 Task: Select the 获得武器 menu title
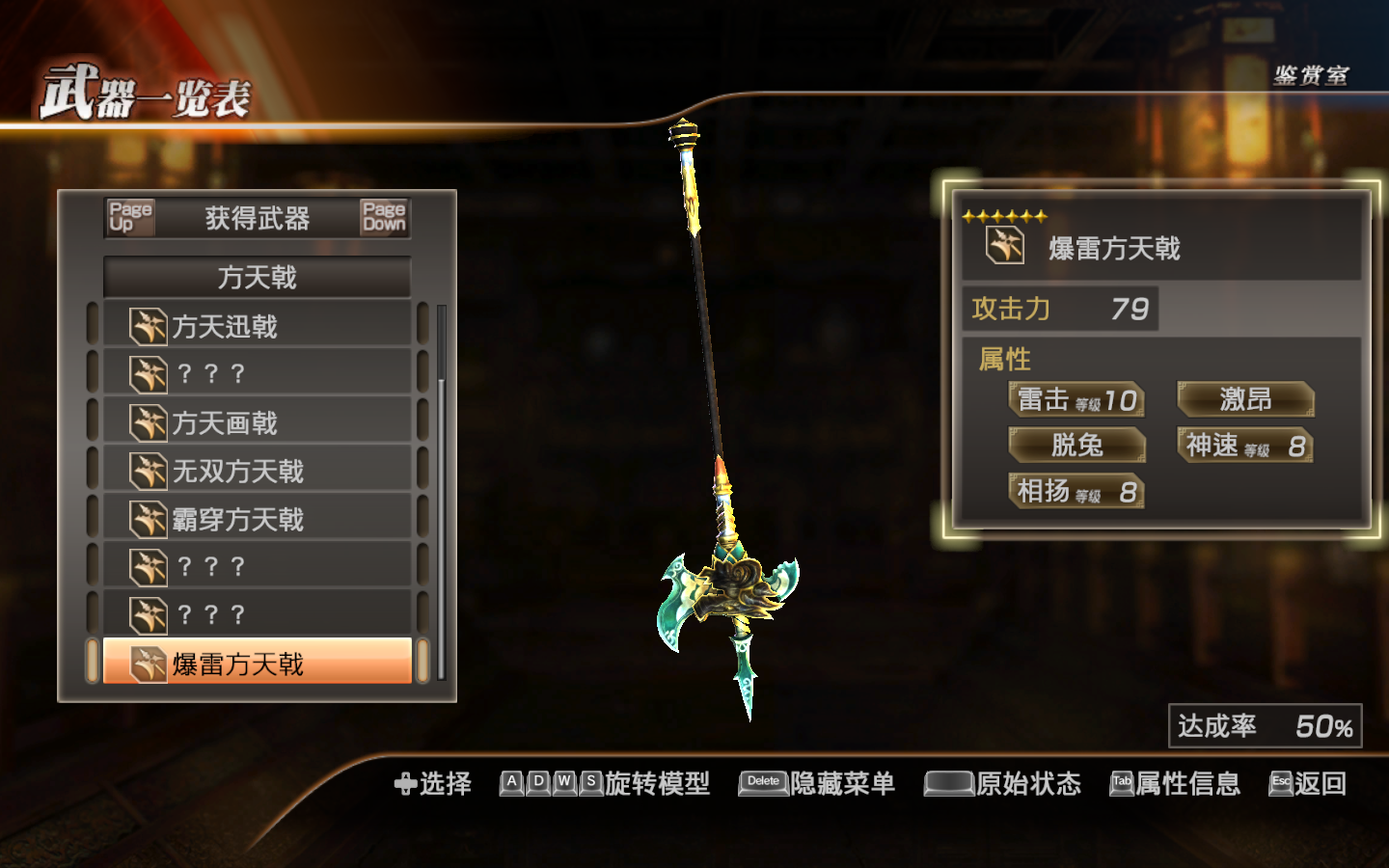257,218
